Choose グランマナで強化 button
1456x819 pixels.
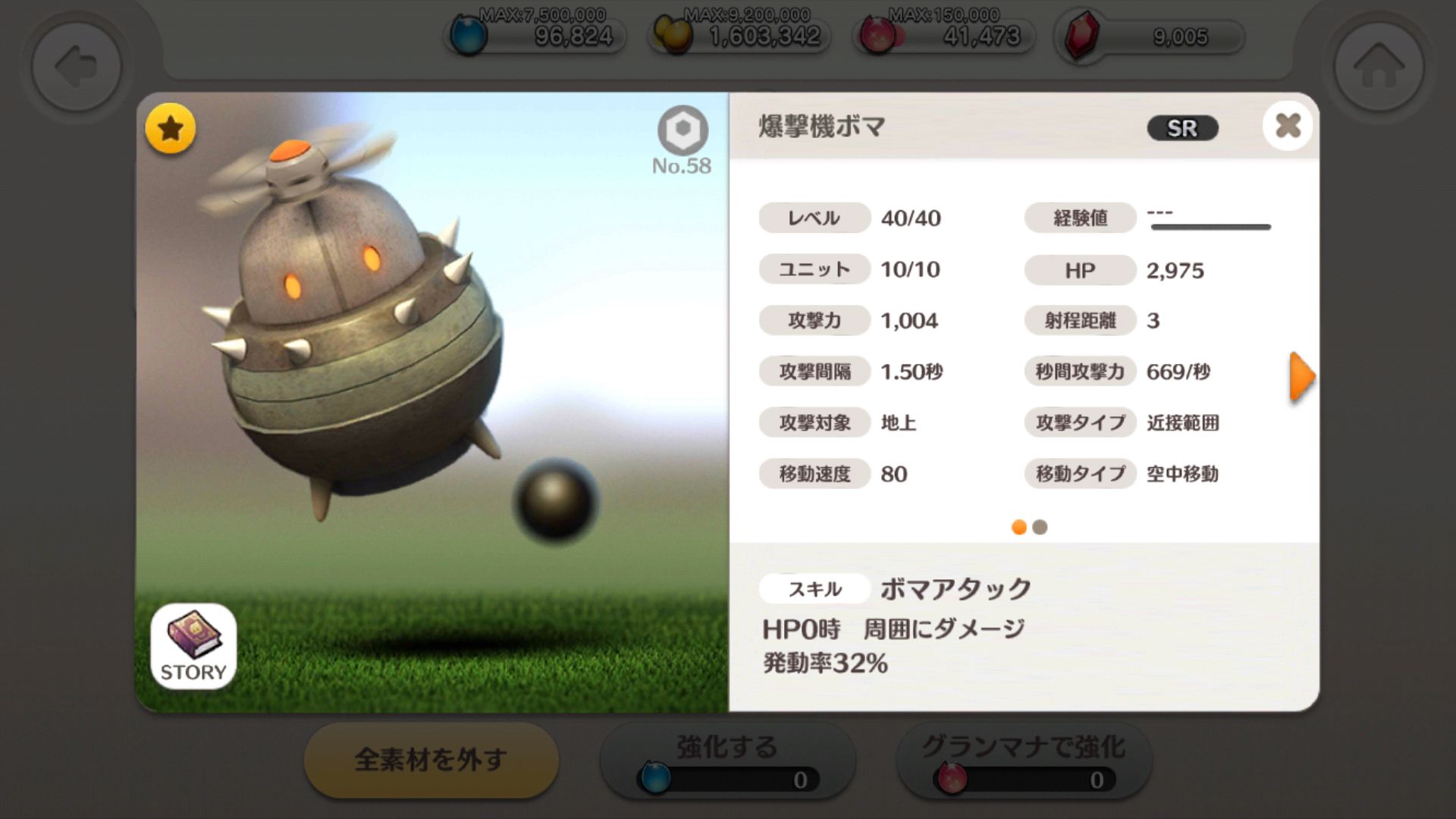tap(1023, 760)
